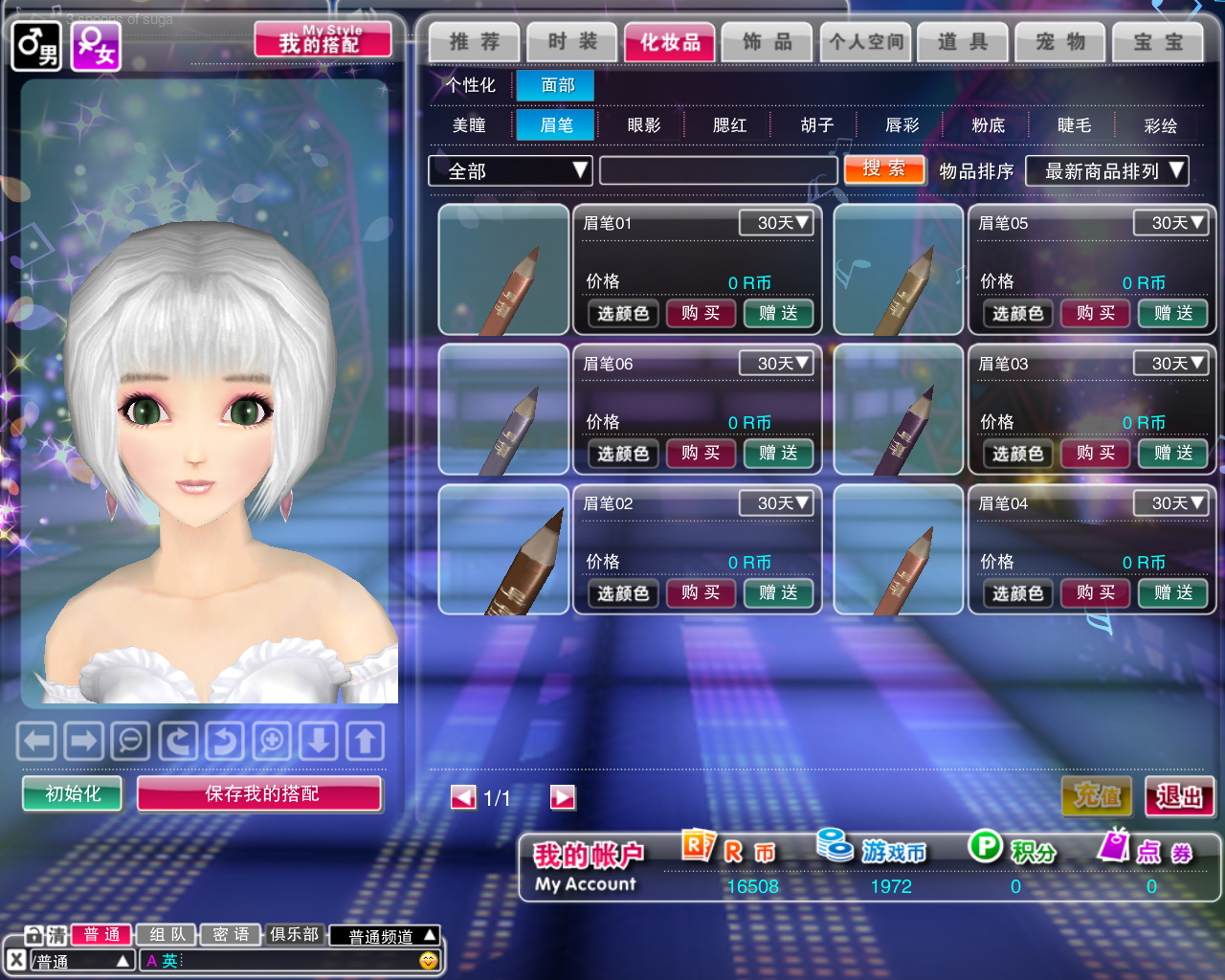Switch to the 时装 fashion tab

(x=572, y=42)
